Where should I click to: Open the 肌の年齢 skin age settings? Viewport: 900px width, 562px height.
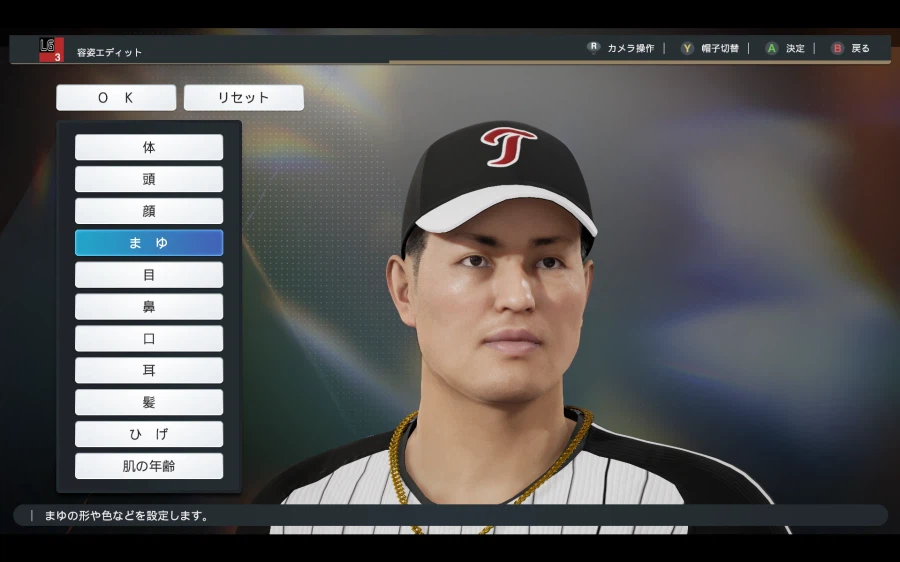[149, 466]
